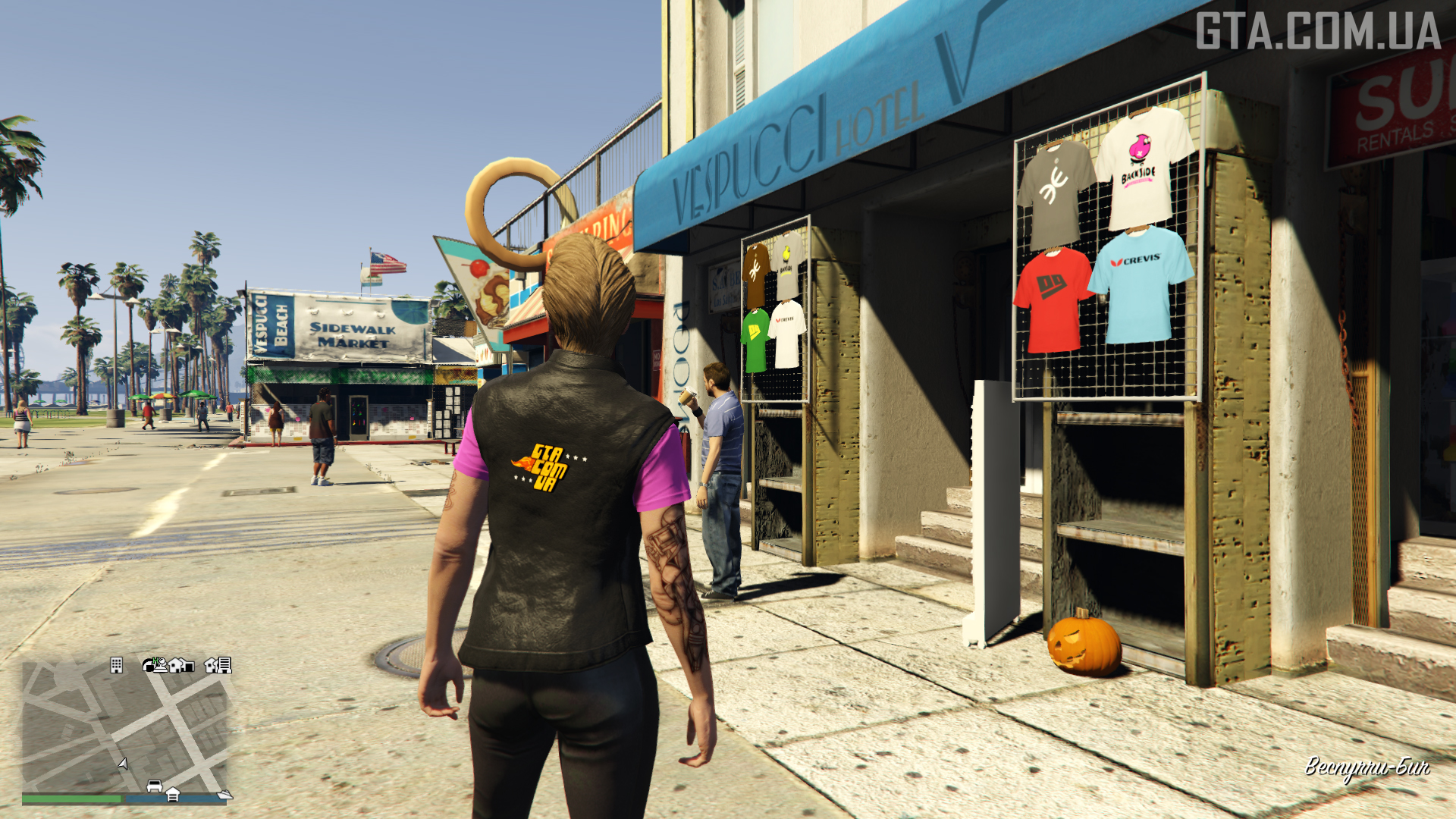This screenshot has height=819, width=1456.
Task: Select the office building blip on minimap
Action: point(116,665)
